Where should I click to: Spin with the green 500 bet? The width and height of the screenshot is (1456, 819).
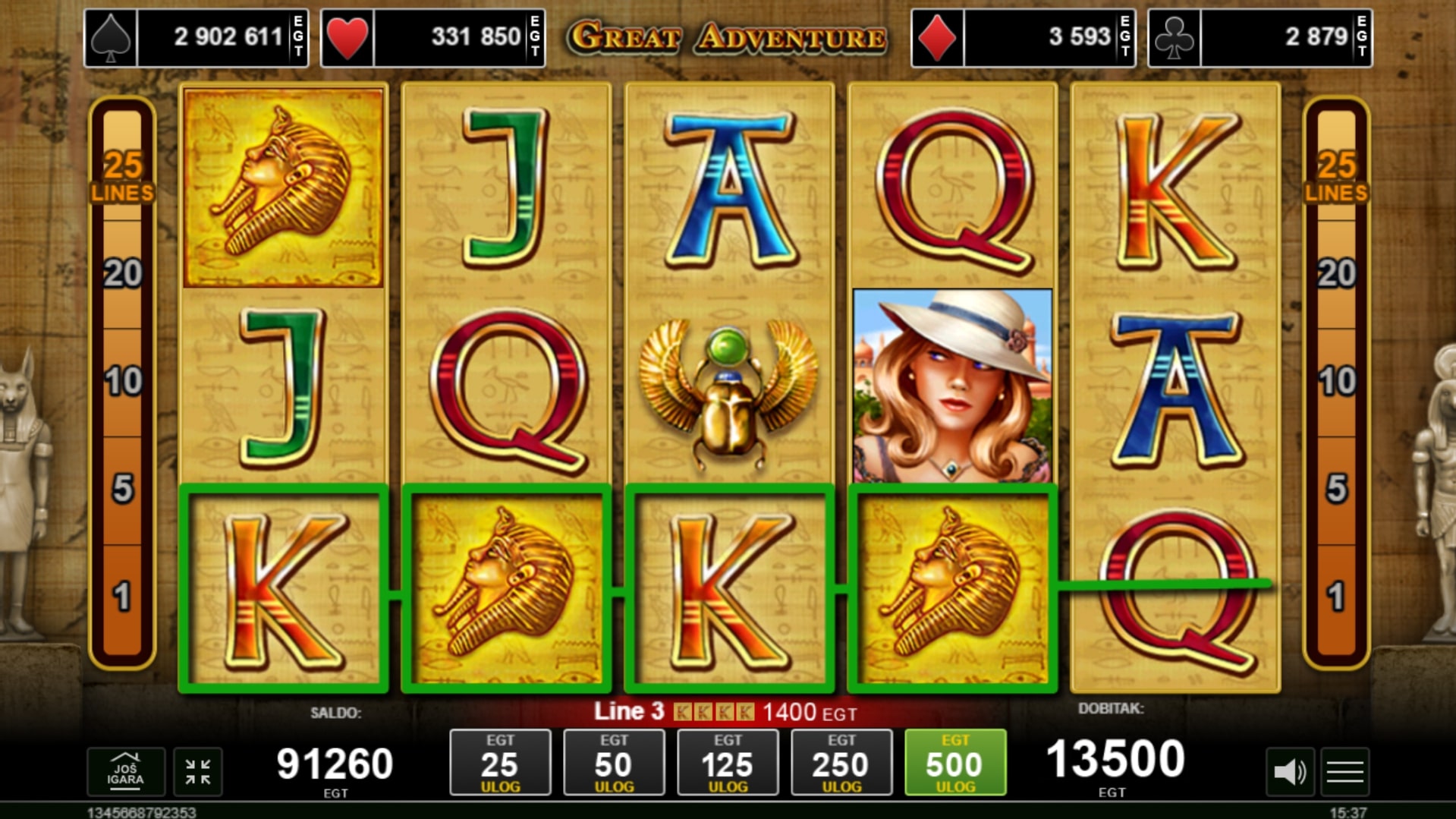[x=954, y=762]
